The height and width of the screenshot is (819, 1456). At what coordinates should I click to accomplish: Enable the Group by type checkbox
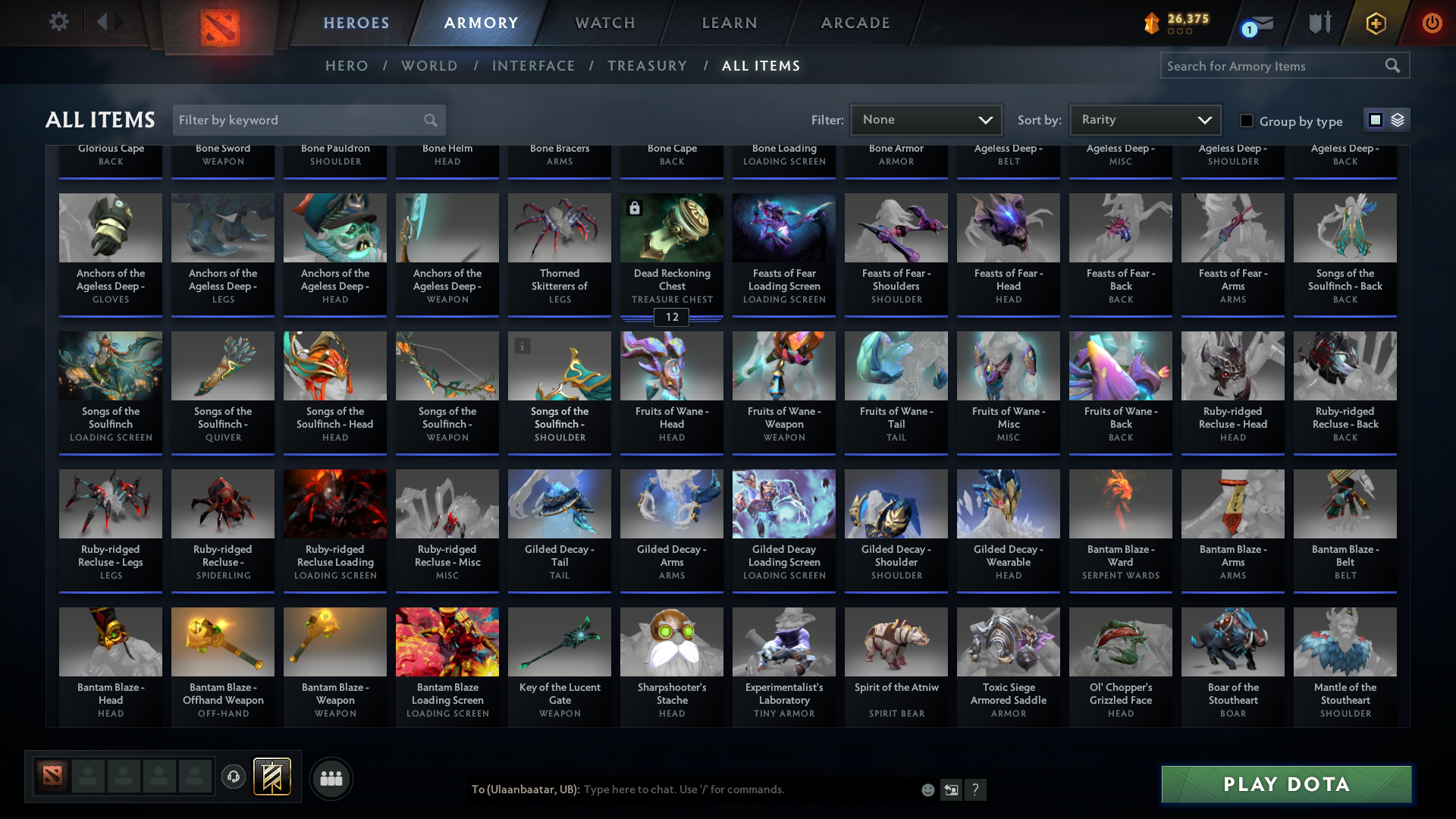point(1246,121)
